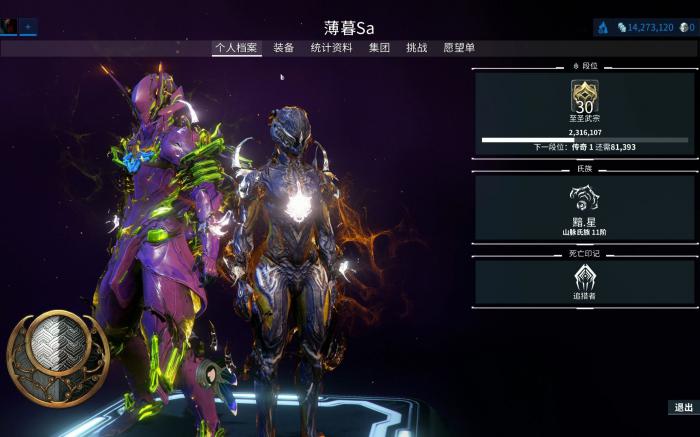Image resolution: width=700 pixels, height=437 pixels.
Task: Switch to the 个人档案 profile tab
Action: 237,47
